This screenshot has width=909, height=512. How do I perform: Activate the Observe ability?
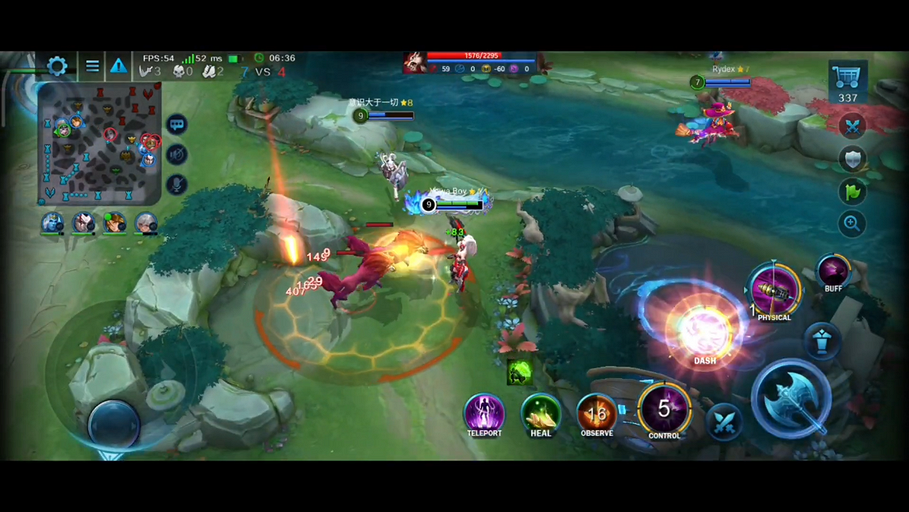point(597,413)
